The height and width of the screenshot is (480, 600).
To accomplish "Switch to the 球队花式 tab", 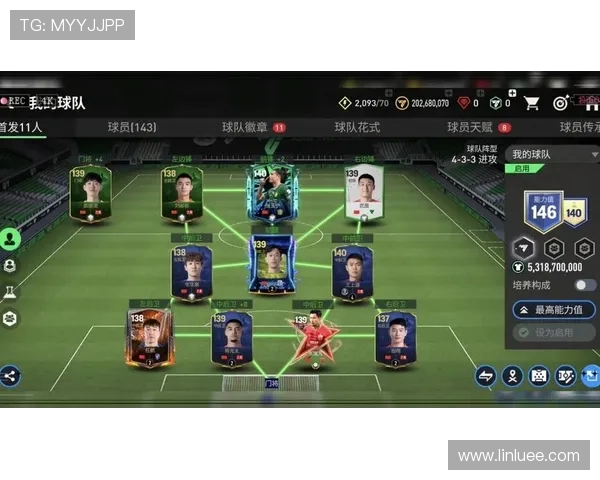I will [x=357, y=127].
